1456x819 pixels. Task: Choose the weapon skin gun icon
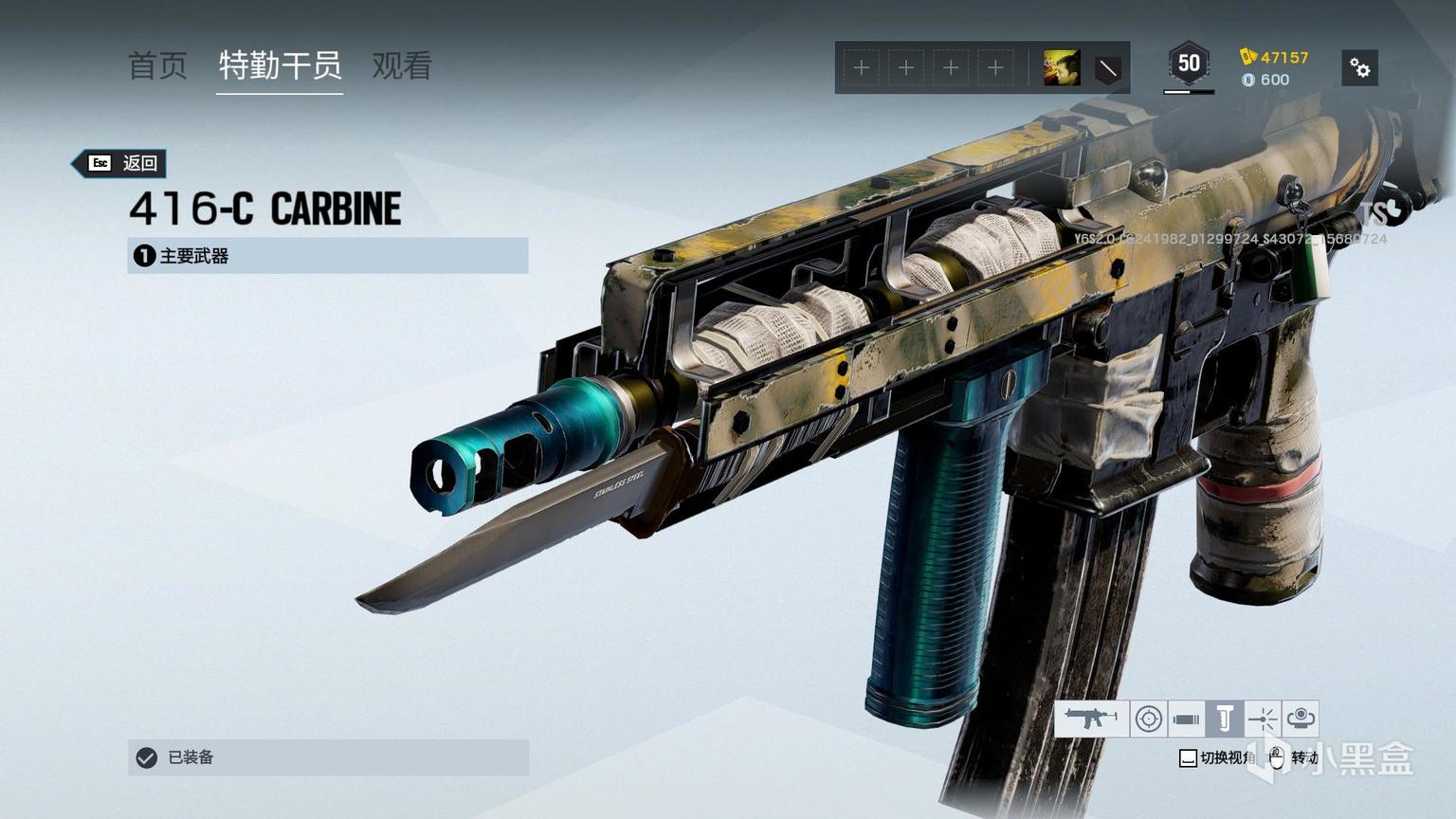coord(1090,719)
